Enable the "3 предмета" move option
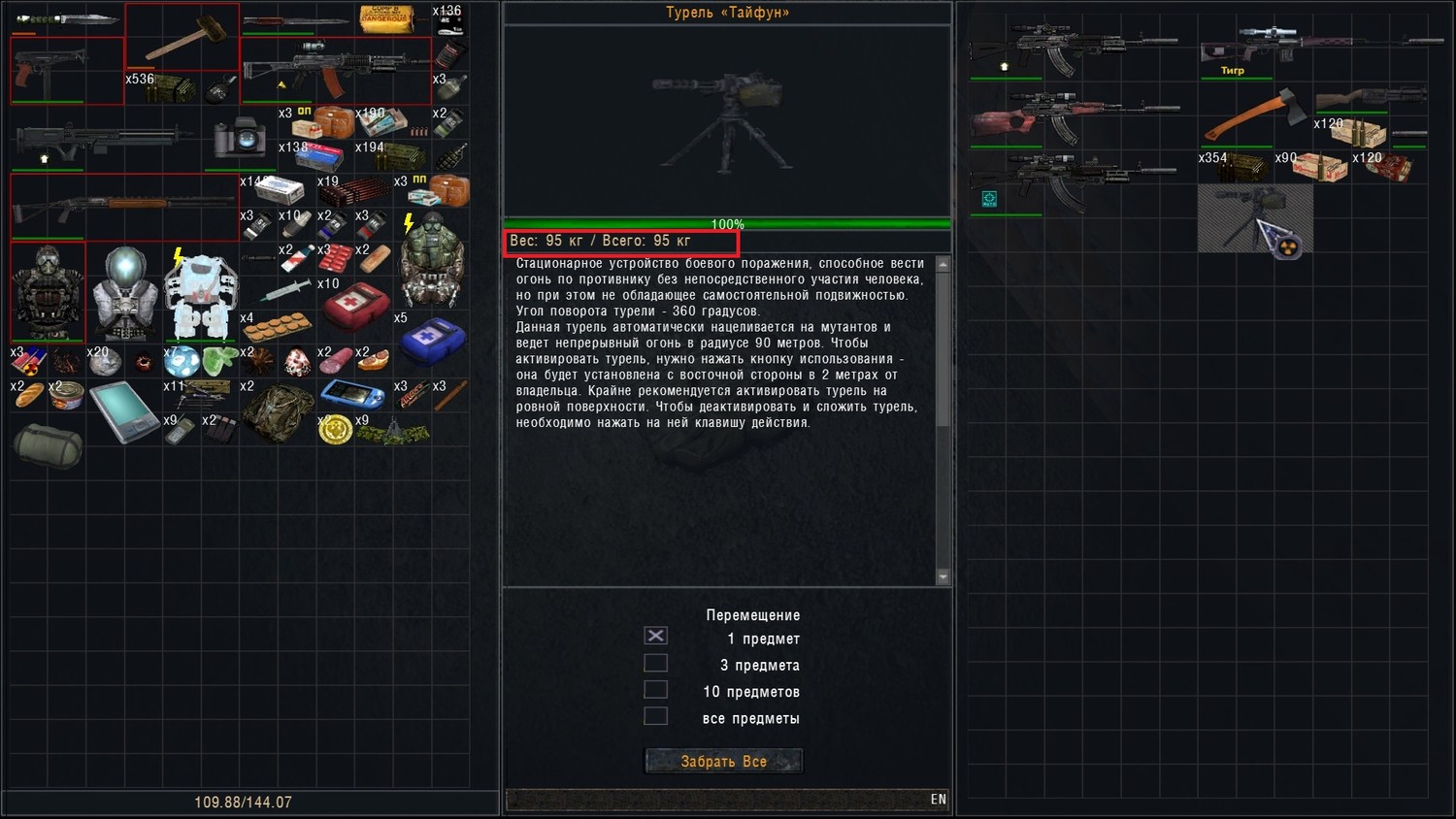This screenshot has height=819, width=1456. point(656,663)
